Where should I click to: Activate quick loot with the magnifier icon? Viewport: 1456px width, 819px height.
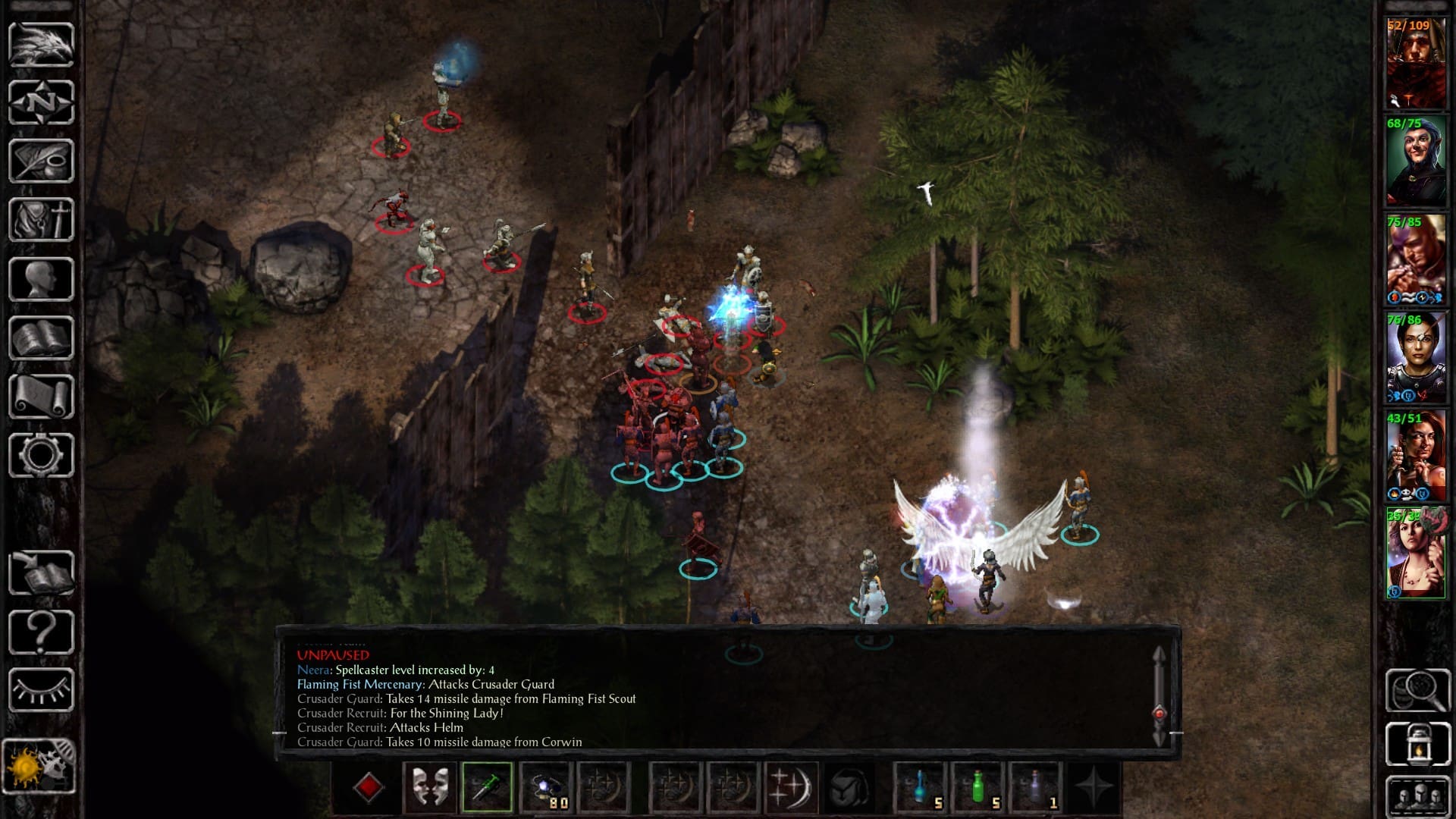pyautogui.click(x=1418, y=692)
